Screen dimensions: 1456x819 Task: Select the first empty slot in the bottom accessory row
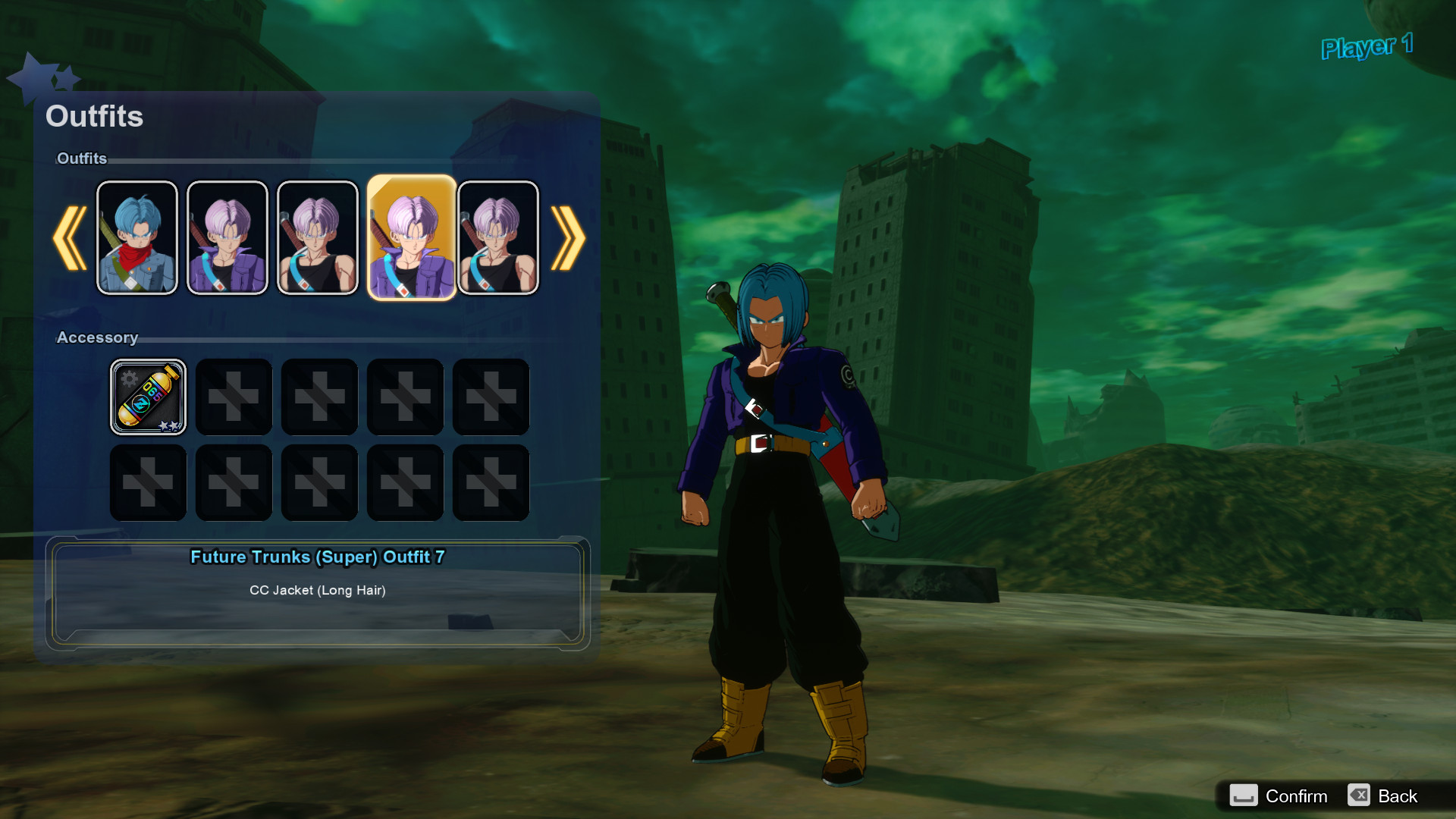click(x=148, y=482)
